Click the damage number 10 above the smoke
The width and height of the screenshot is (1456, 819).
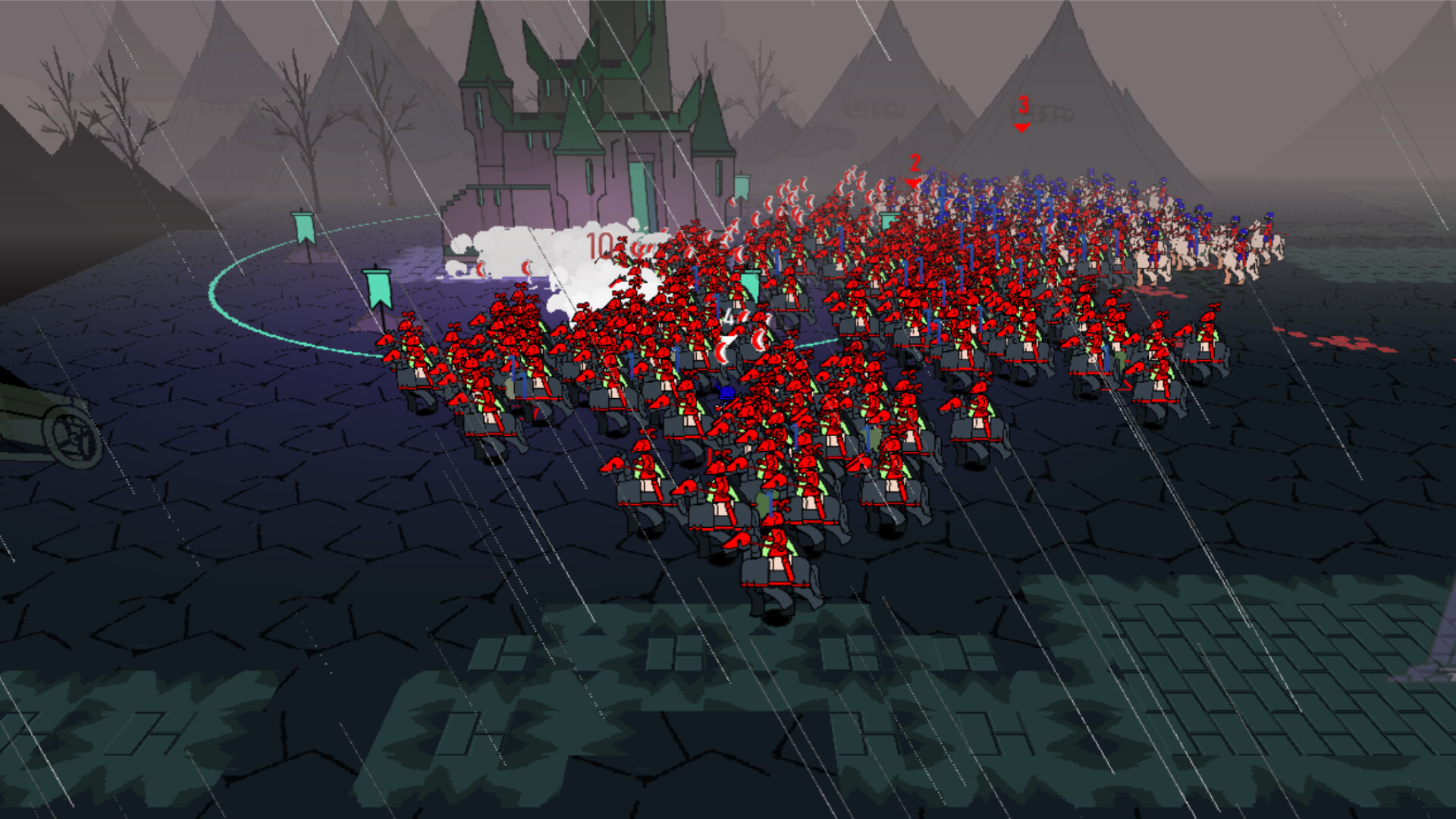tap(599, 244)
